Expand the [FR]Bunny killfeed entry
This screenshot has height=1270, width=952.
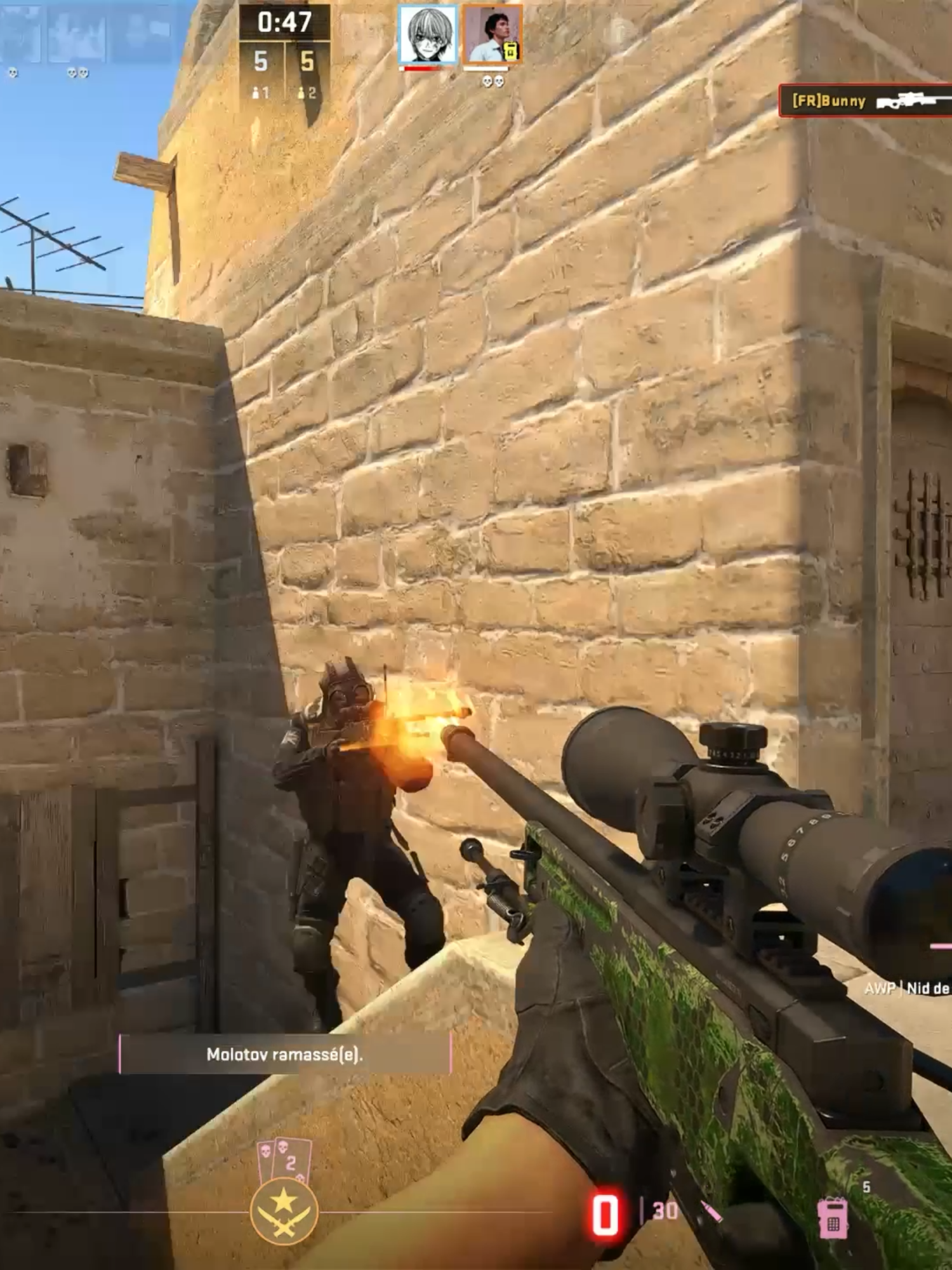(863, 100)
